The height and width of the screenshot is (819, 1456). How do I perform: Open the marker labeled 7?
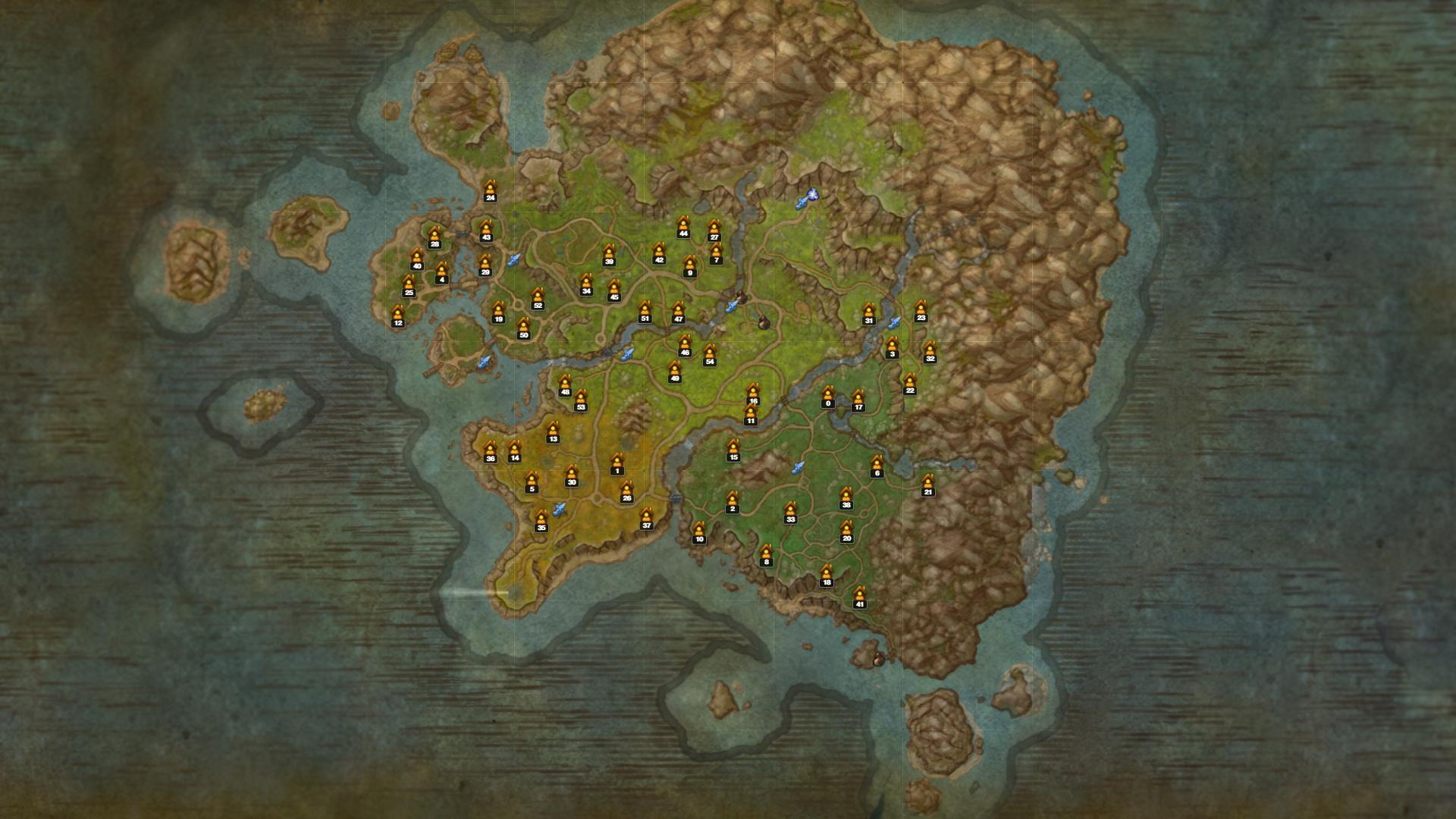point(716,253)
